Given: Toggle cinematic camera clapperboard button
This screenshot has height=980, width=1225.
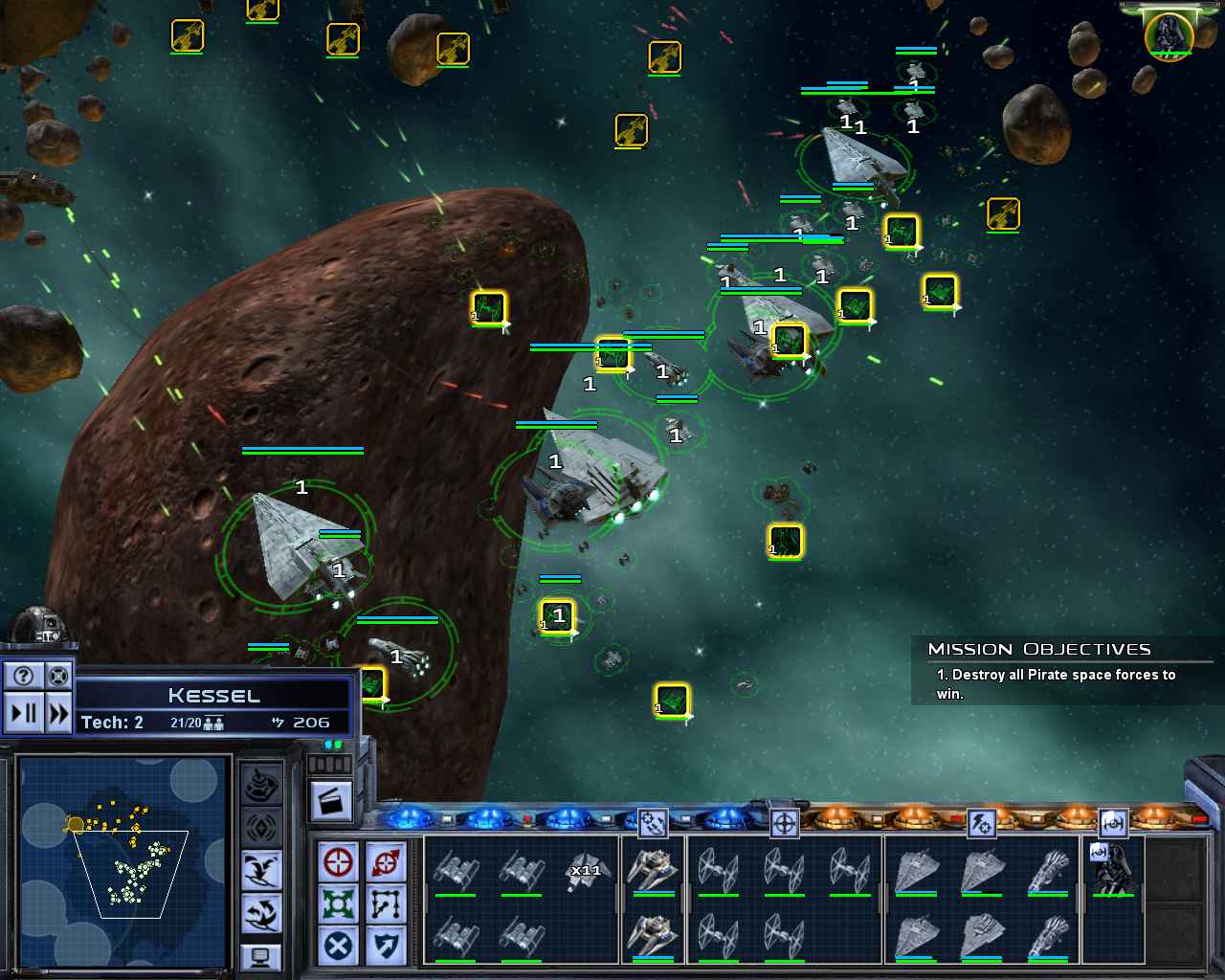Looking at the screenshot, I should 332,801.
